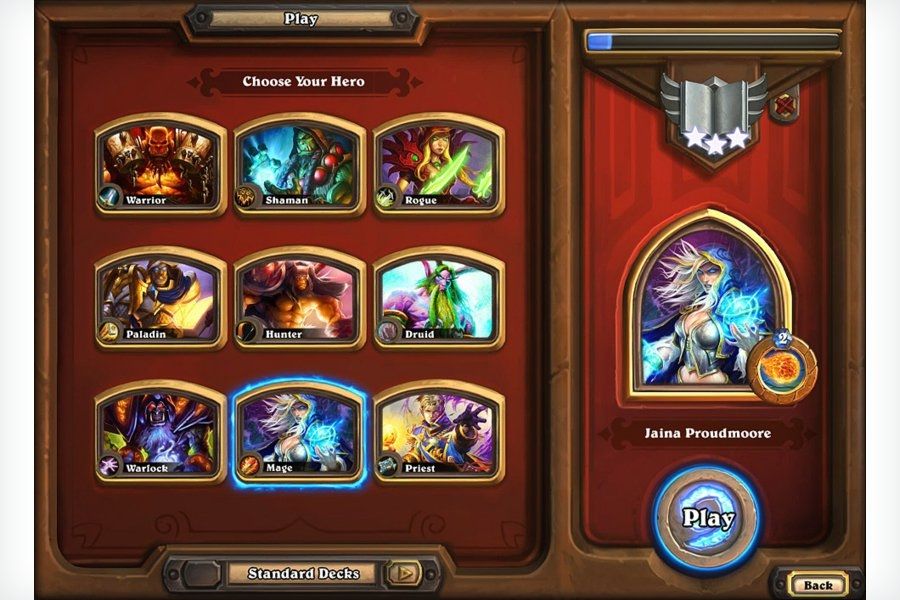Pick the Rogue hero
This screenshot has width=900, height=600.
pyautogui.click(x=438, y=164)
